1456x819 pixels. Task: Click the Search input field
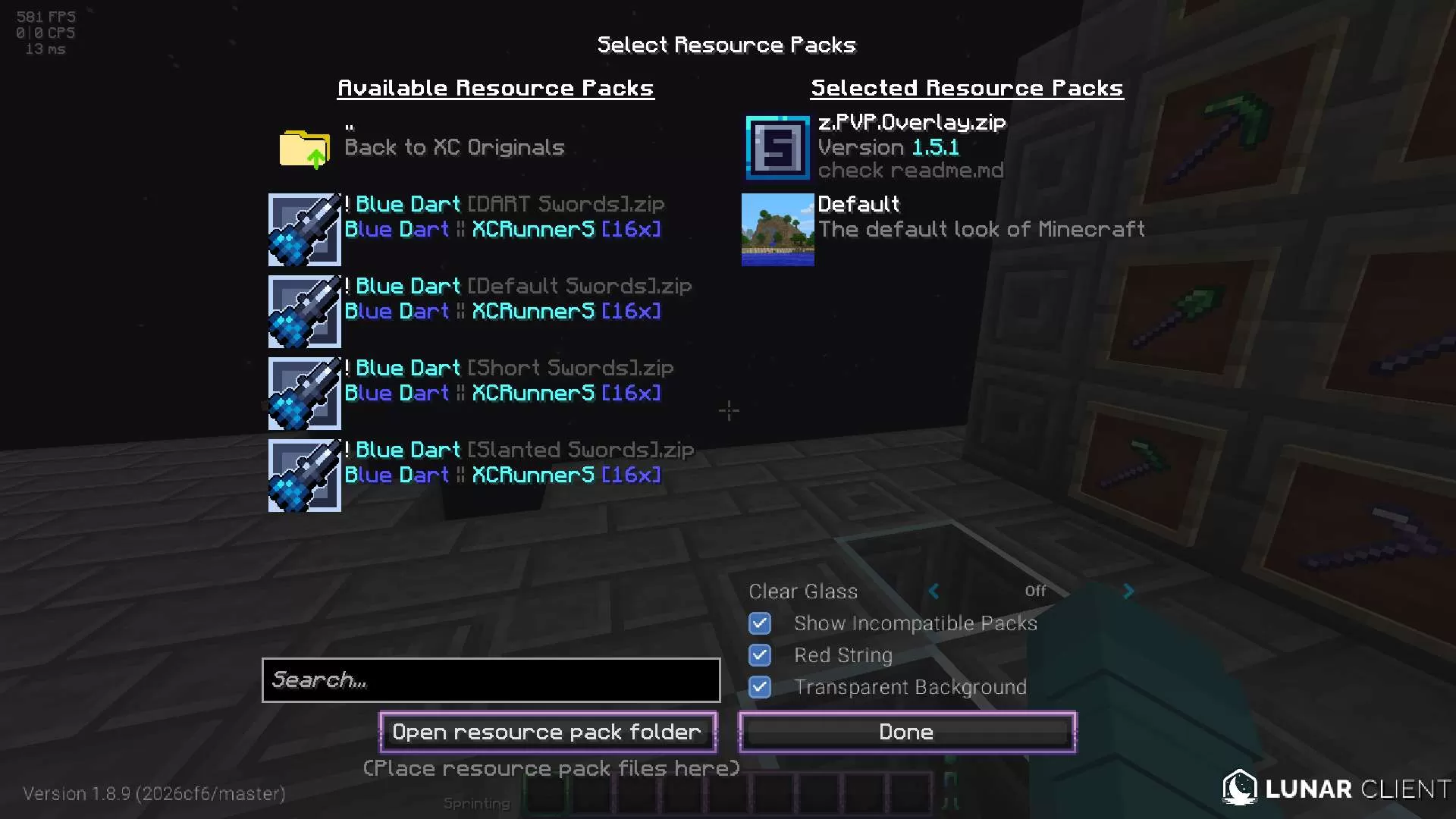coord(491,680)
